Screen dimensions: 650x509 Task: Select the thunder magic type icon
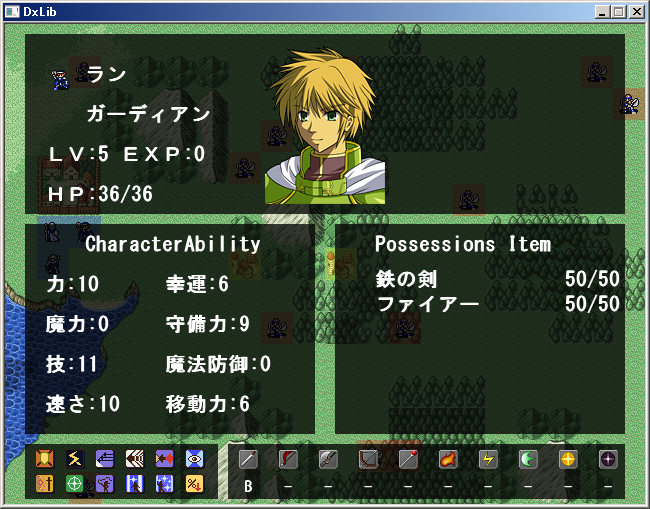point(488,459)
